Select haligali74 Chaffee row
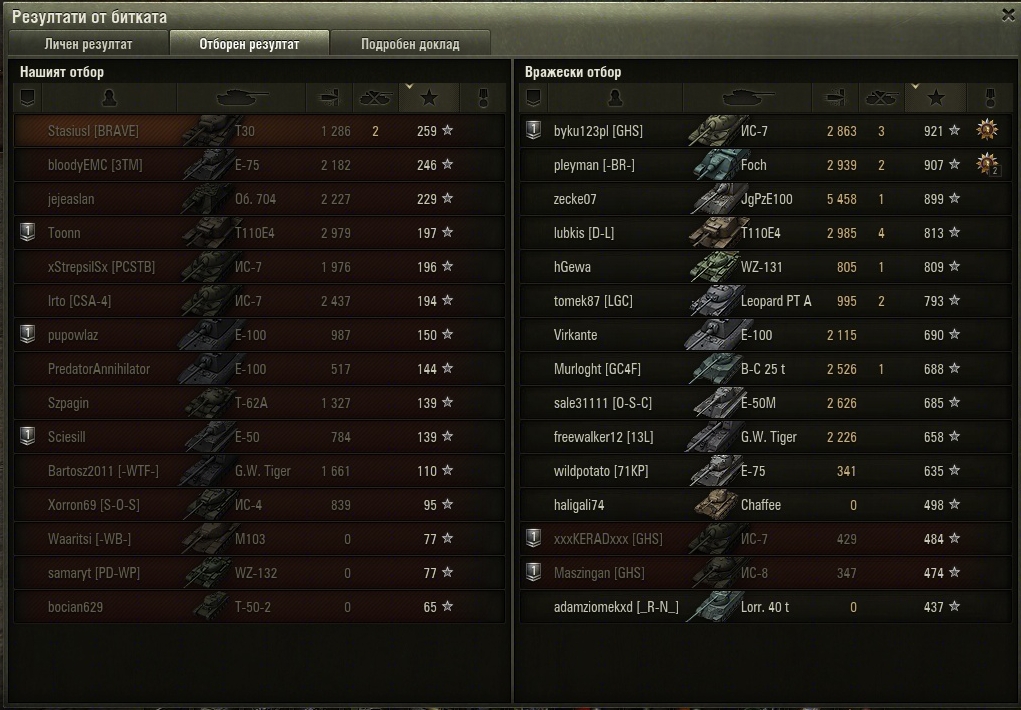Image resolution: width=1021 pixels, height=710 pixels. coord(740,505)
